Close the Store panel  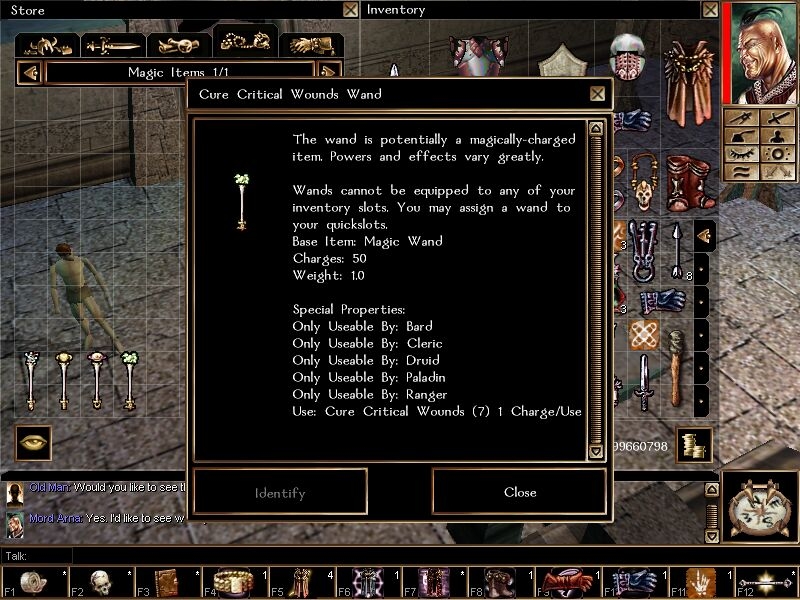coord(350,10)
